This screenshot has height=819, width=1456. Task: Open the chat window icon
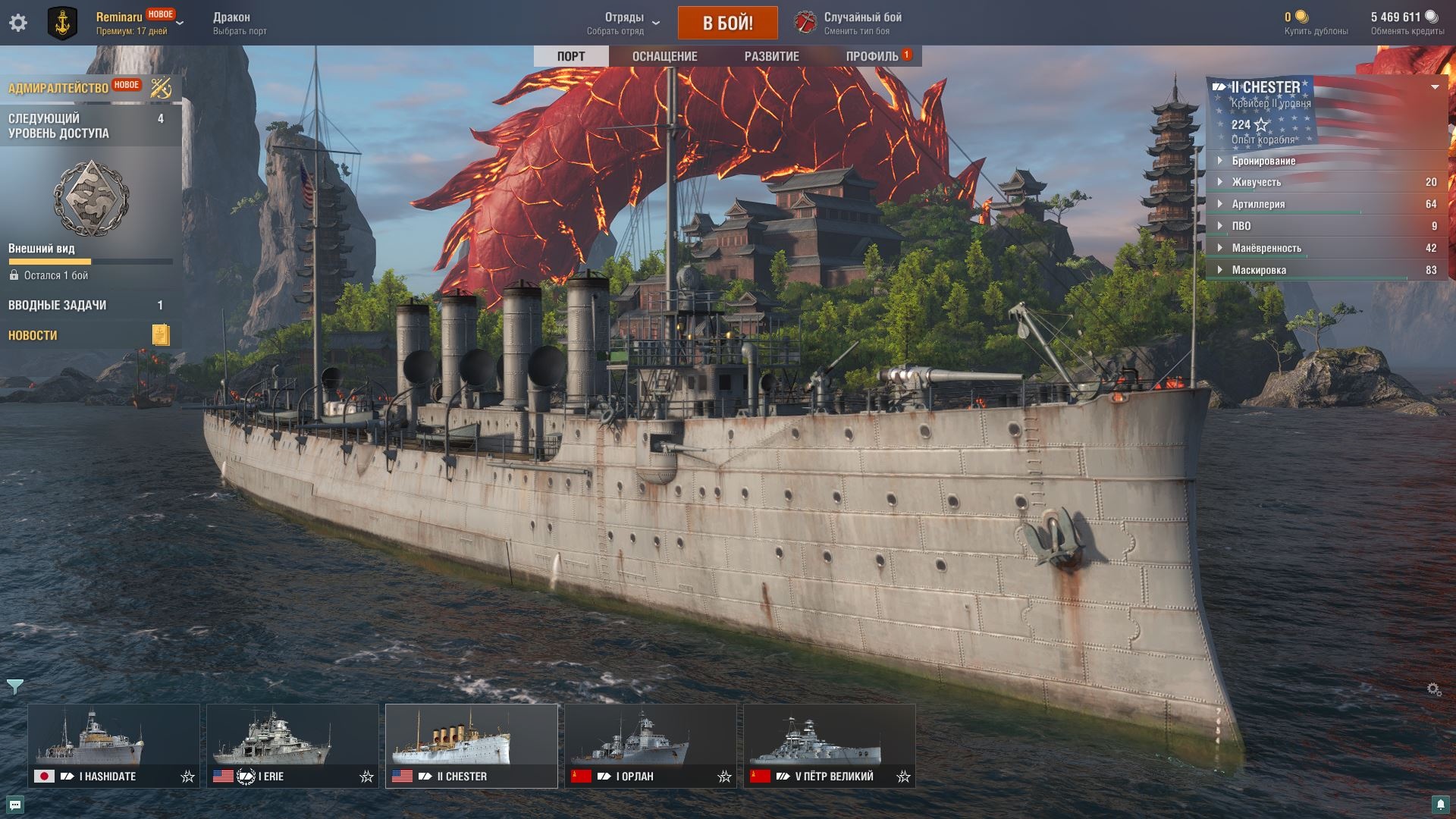(x=15, y=805)
